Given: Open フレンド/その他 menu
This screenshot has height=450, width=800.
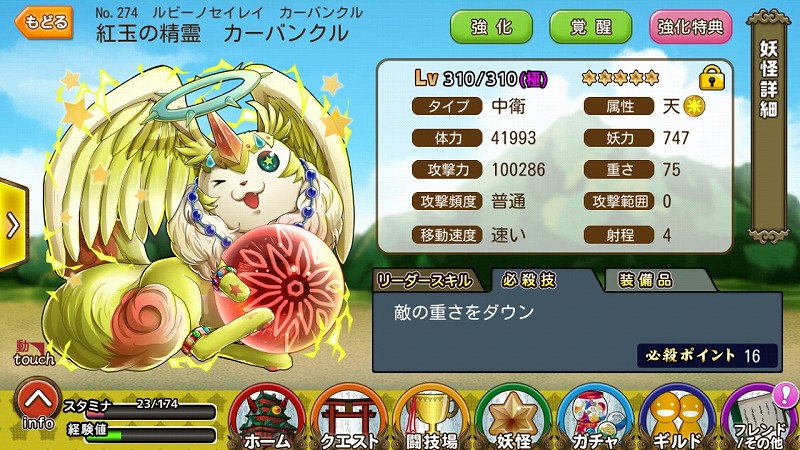Looking at the screenshot, I should (x=760, y=413).
